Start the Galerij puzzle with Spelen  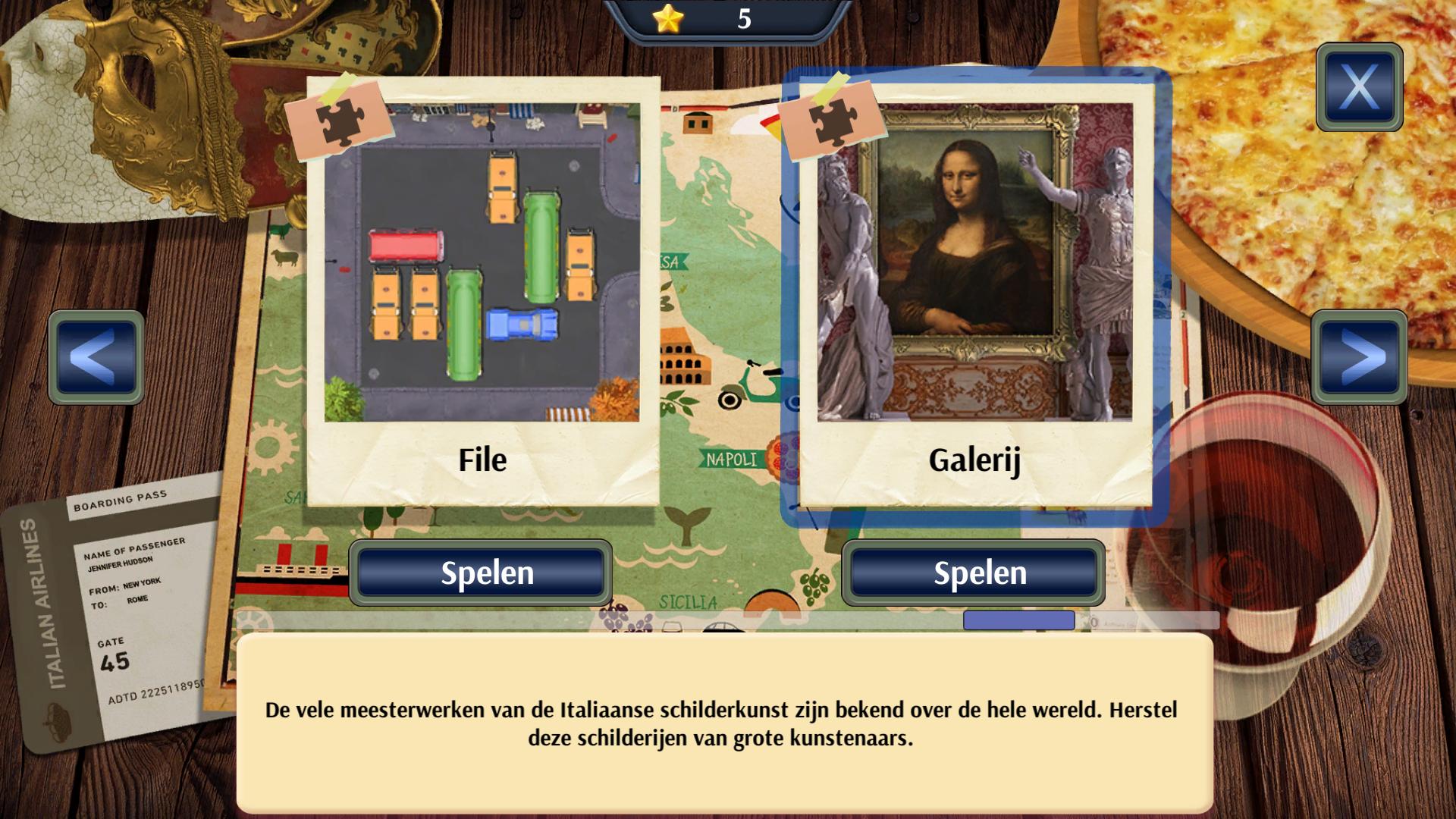point(974,573)
